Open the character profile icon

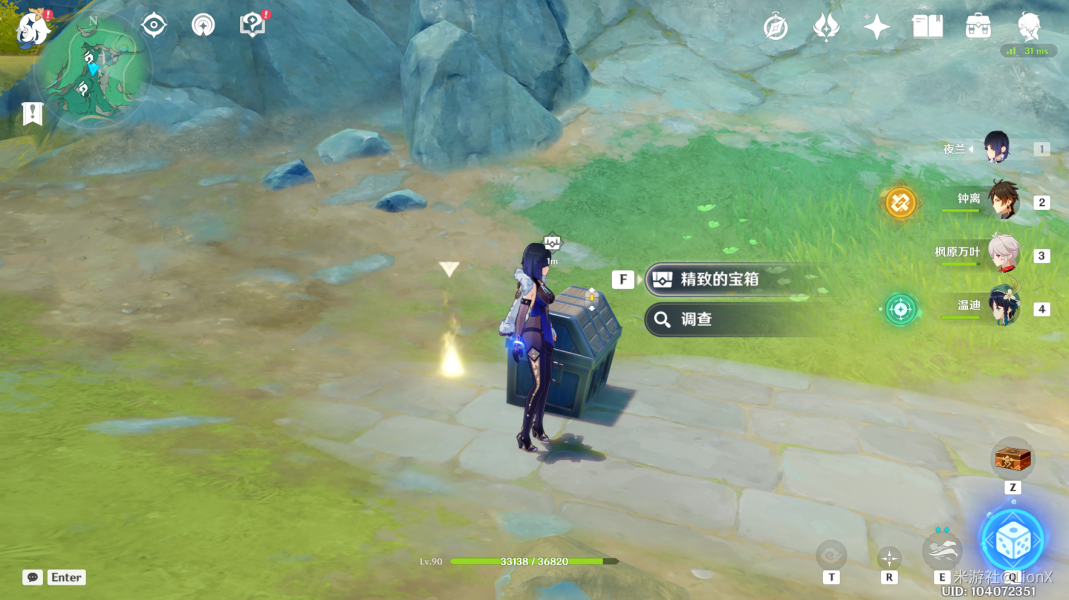coord(1029,27)
